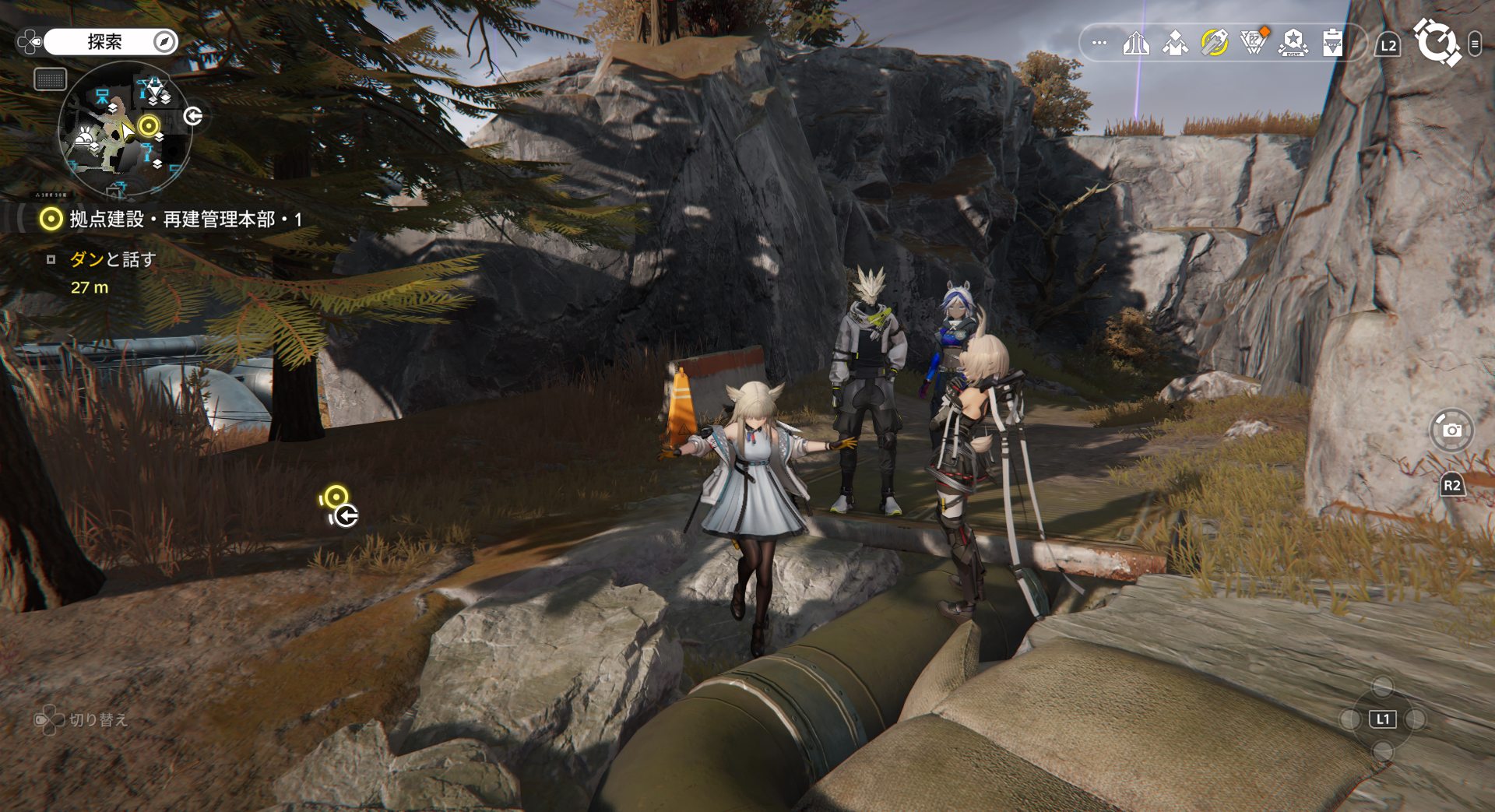
Task: Open the star EVENT menu
Action: point(1293,43)
